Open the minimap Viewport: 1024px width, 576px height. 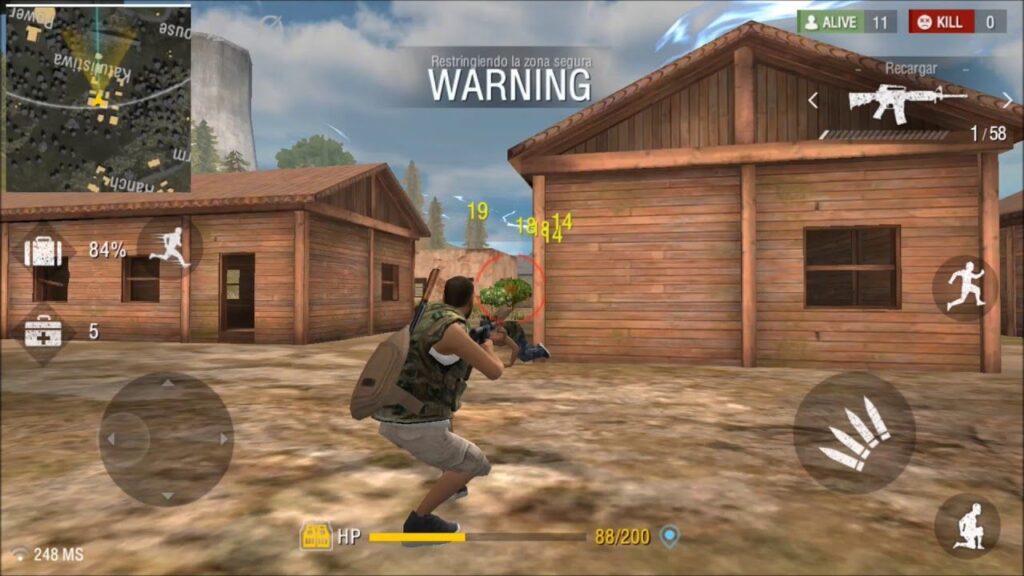[x=97, y=99]
